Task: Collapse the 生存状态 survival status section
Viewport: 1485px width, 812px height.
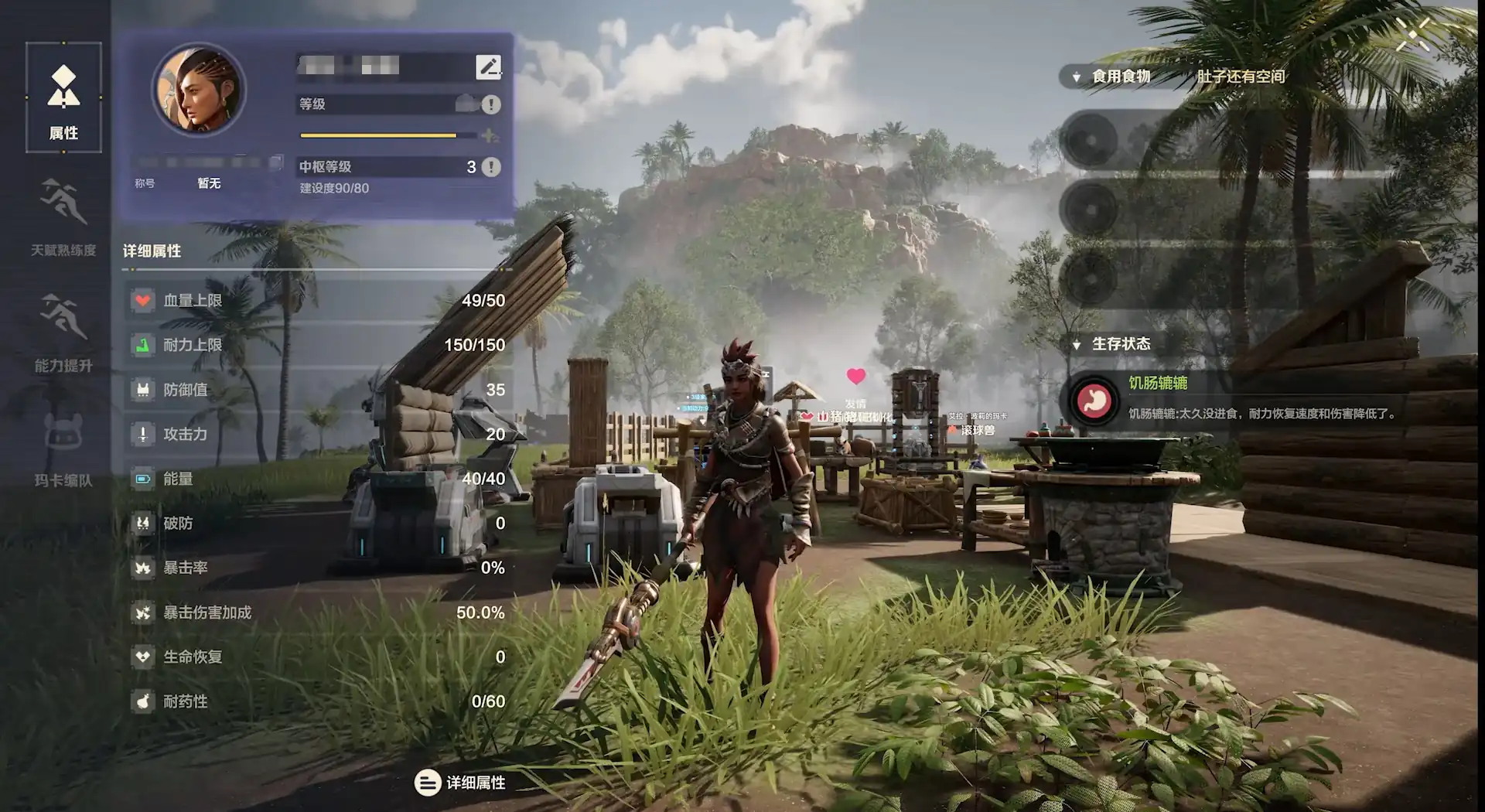Action: tap(1076, 345)
